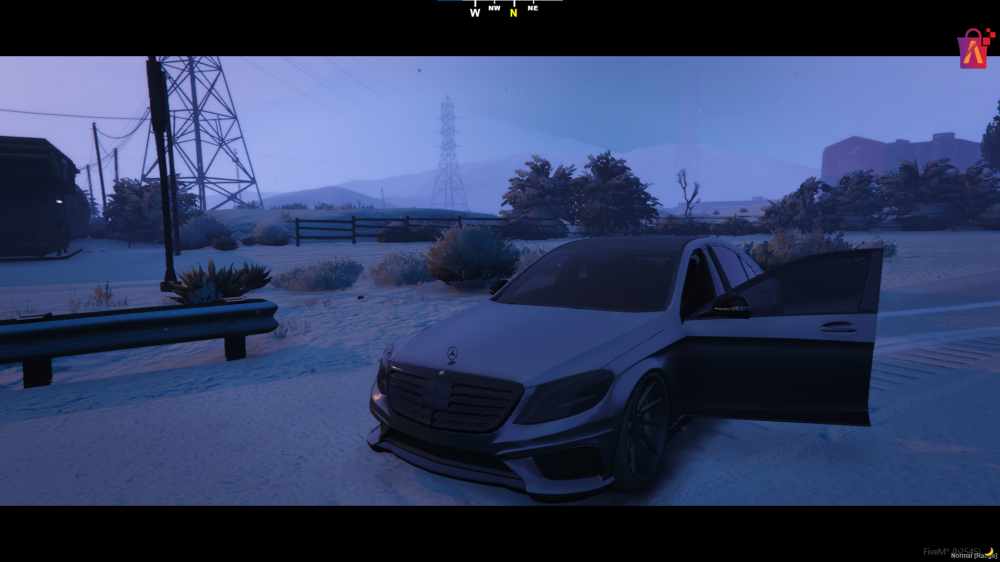Image resolution: width=1000 pixels, height=562 pixels.
Task: Click the crescent moon voice-range indicator
Action: (989, 550)
